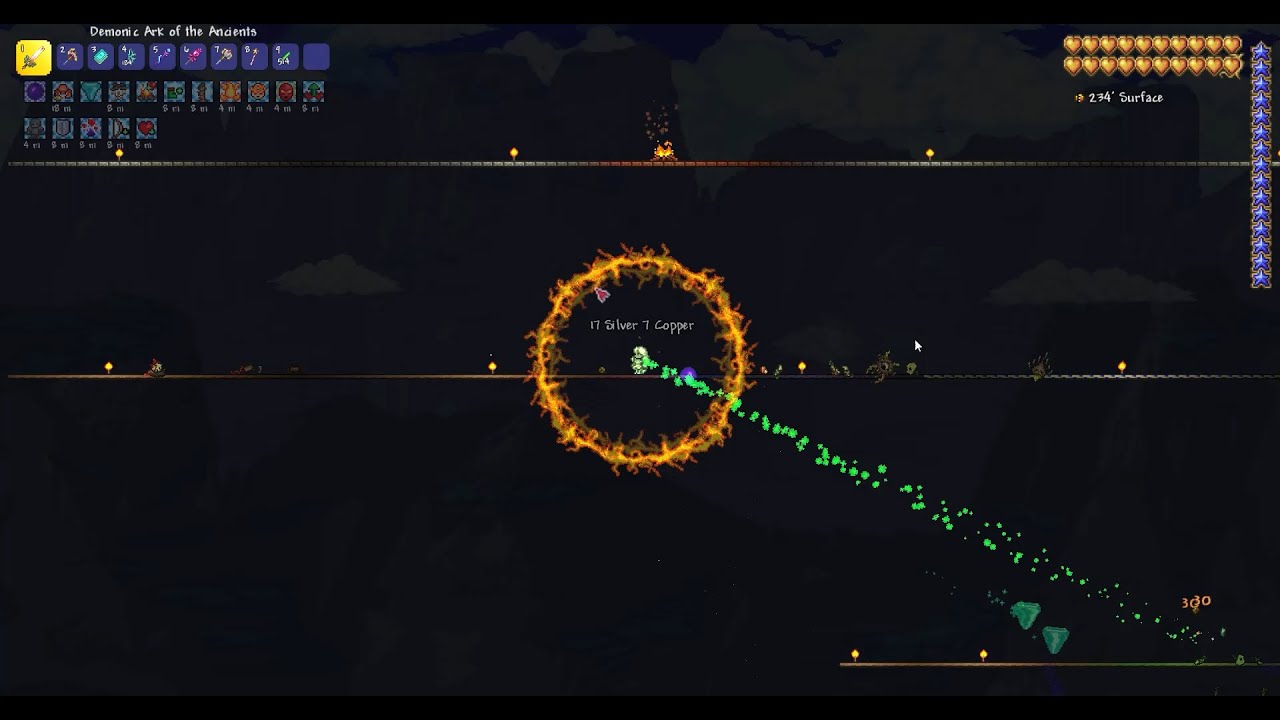Click the red heart buff icon

coord(146,128)
